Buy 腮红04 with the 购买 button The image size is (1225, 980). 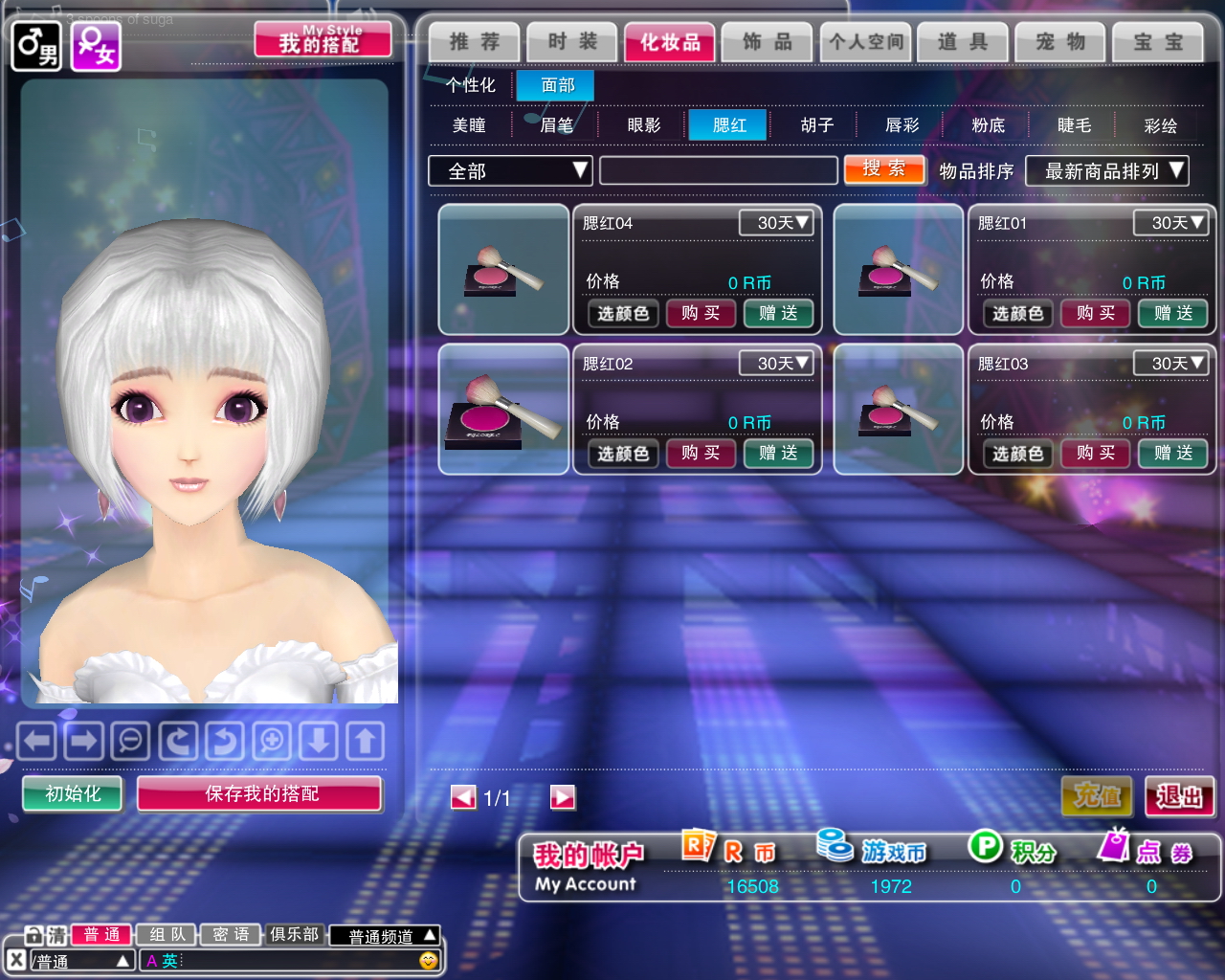point(701,313)
